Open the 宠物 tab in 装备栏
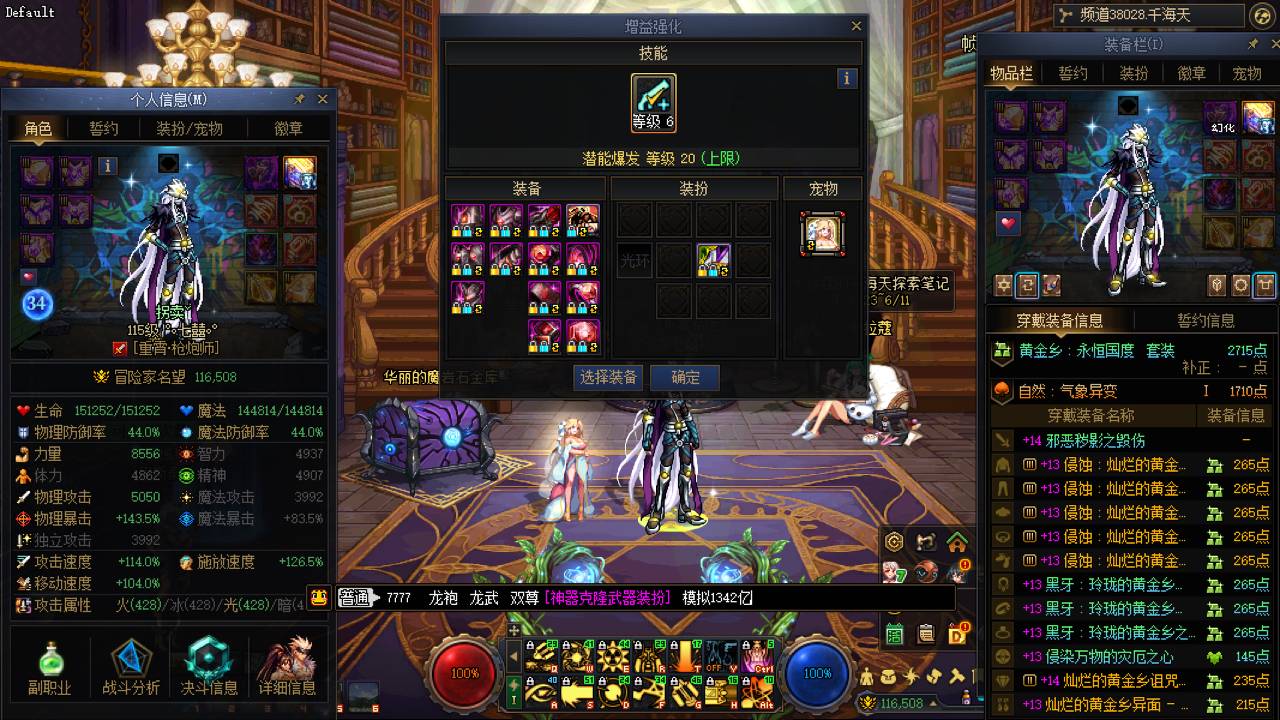This screenshot has width=1280, height=720. [1247, 73]
